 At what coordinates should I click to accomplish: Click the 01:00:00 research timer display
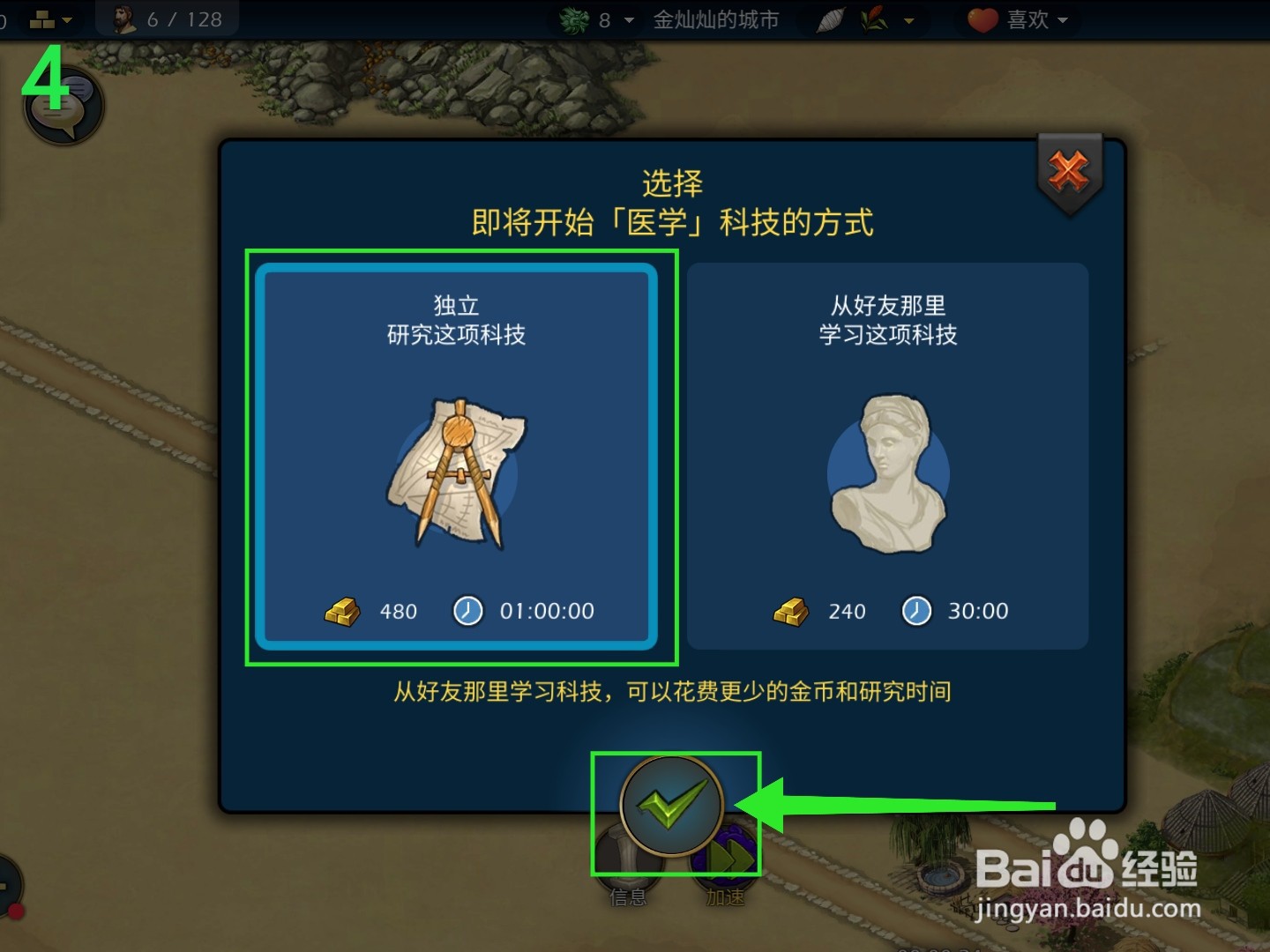547,610
